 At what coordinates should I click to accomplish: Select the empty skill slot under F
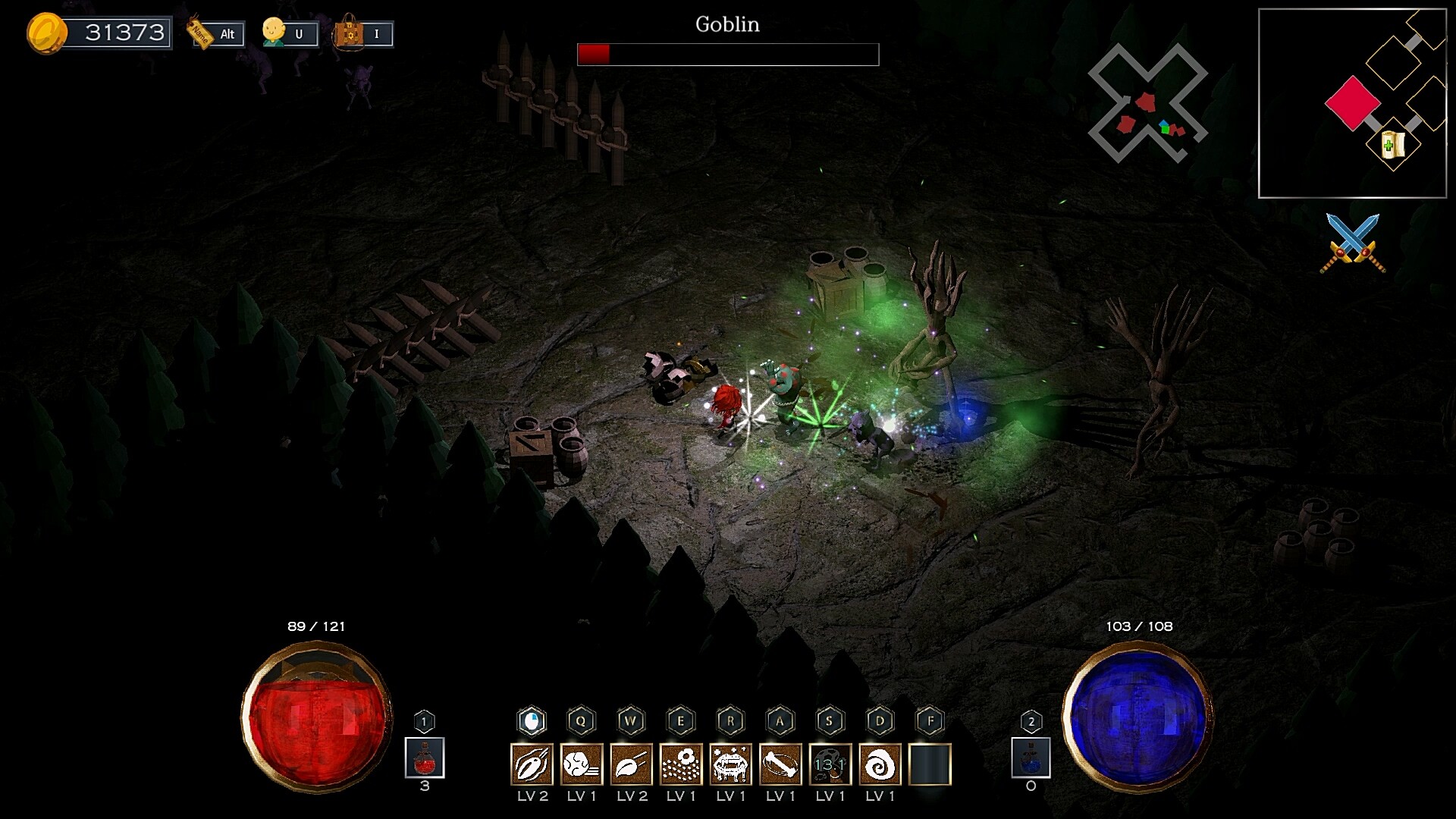click(x=930, y=764)
